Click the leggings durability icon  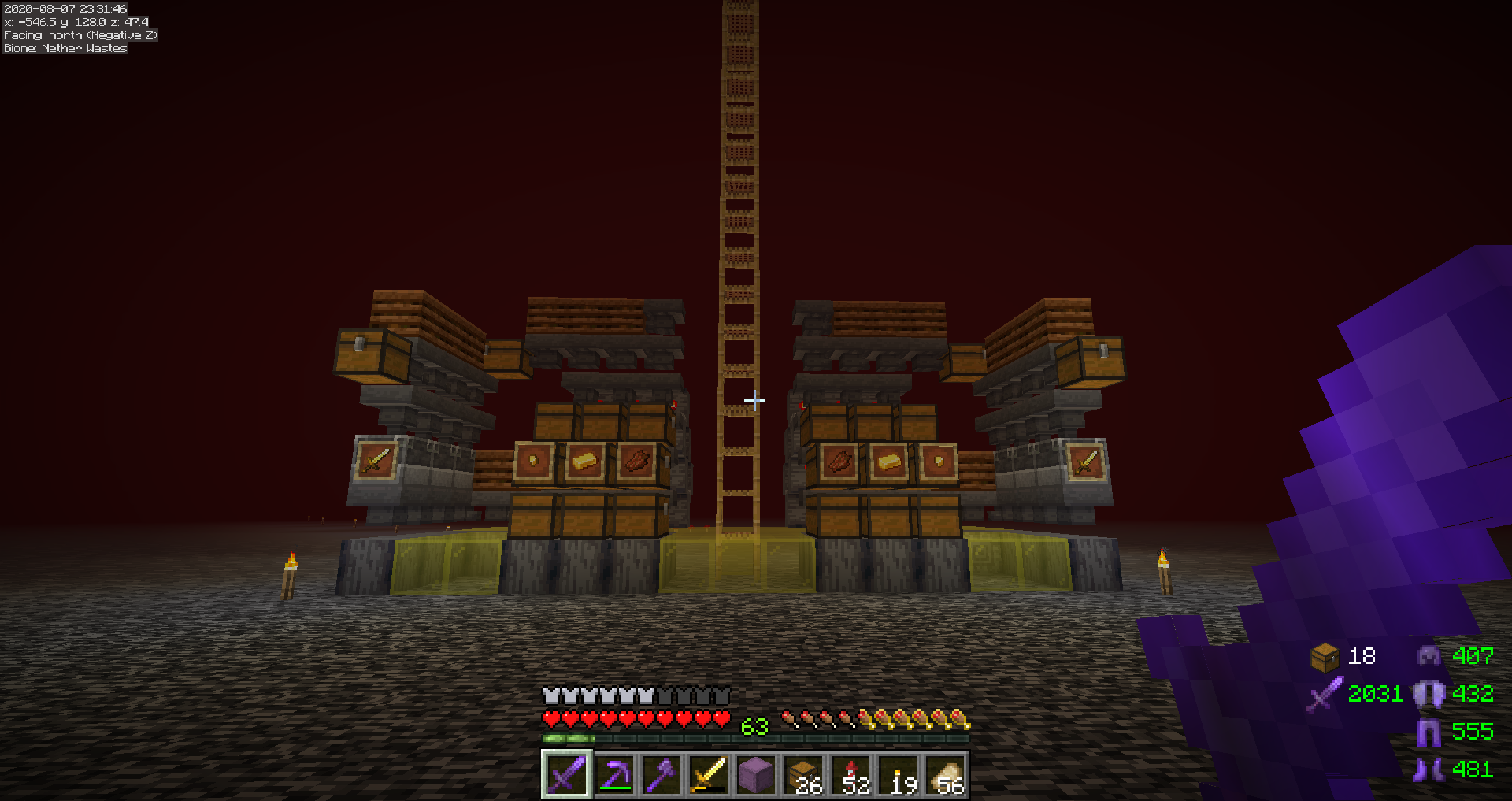pyautogui.click(x=1429, y=732)
